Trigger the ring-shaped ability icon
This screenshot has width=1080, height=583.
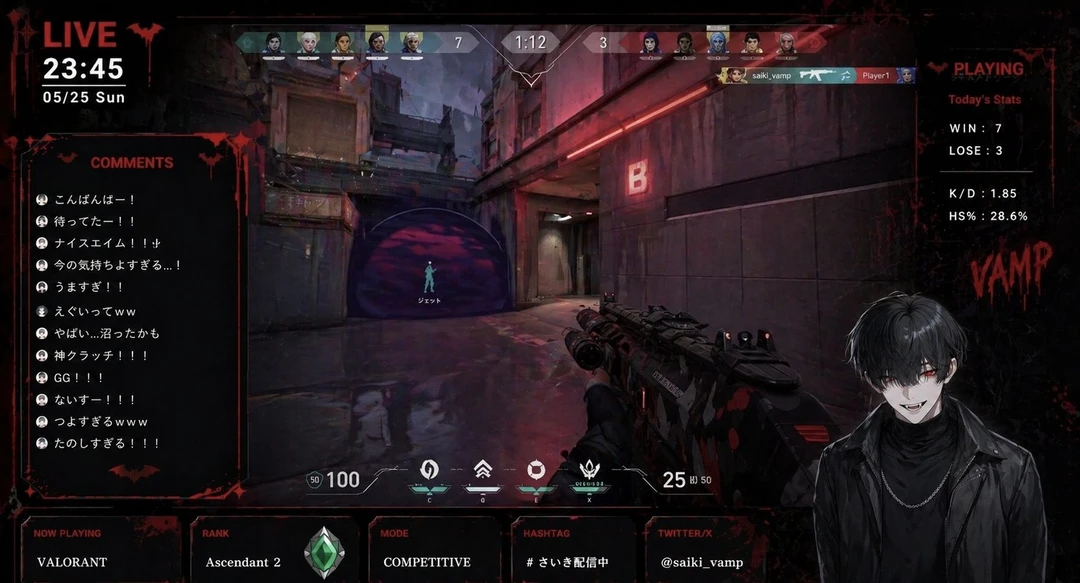point(535,470)
